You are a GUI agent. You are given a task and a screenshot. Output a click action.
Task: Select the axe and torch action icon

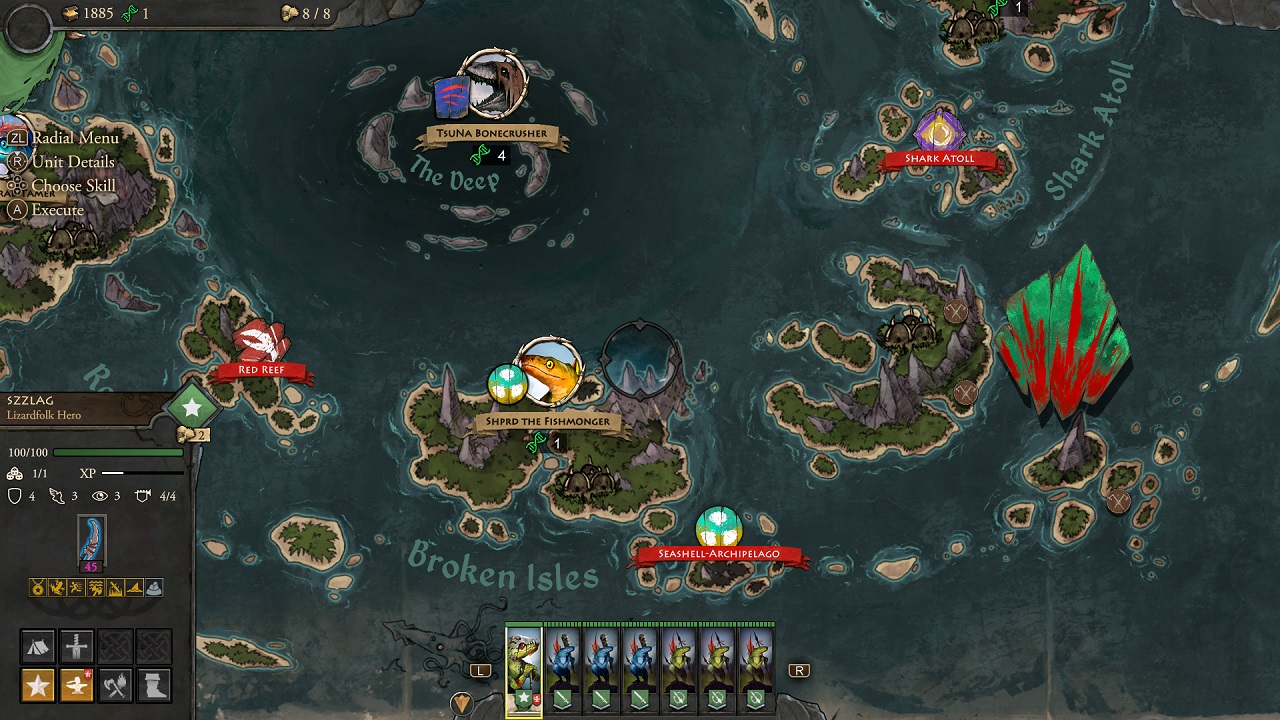coord(116,686)
